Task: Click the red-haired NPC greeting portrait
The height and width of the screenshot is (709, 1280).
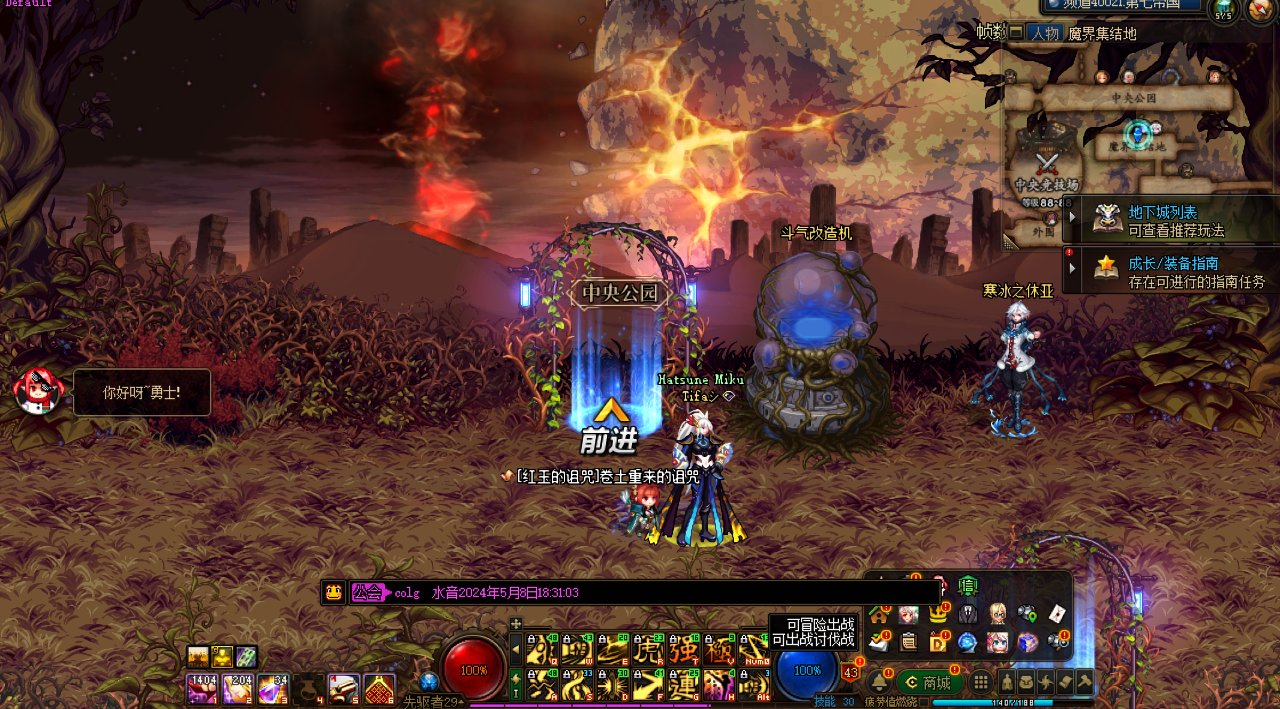Action: click(37, 391)
